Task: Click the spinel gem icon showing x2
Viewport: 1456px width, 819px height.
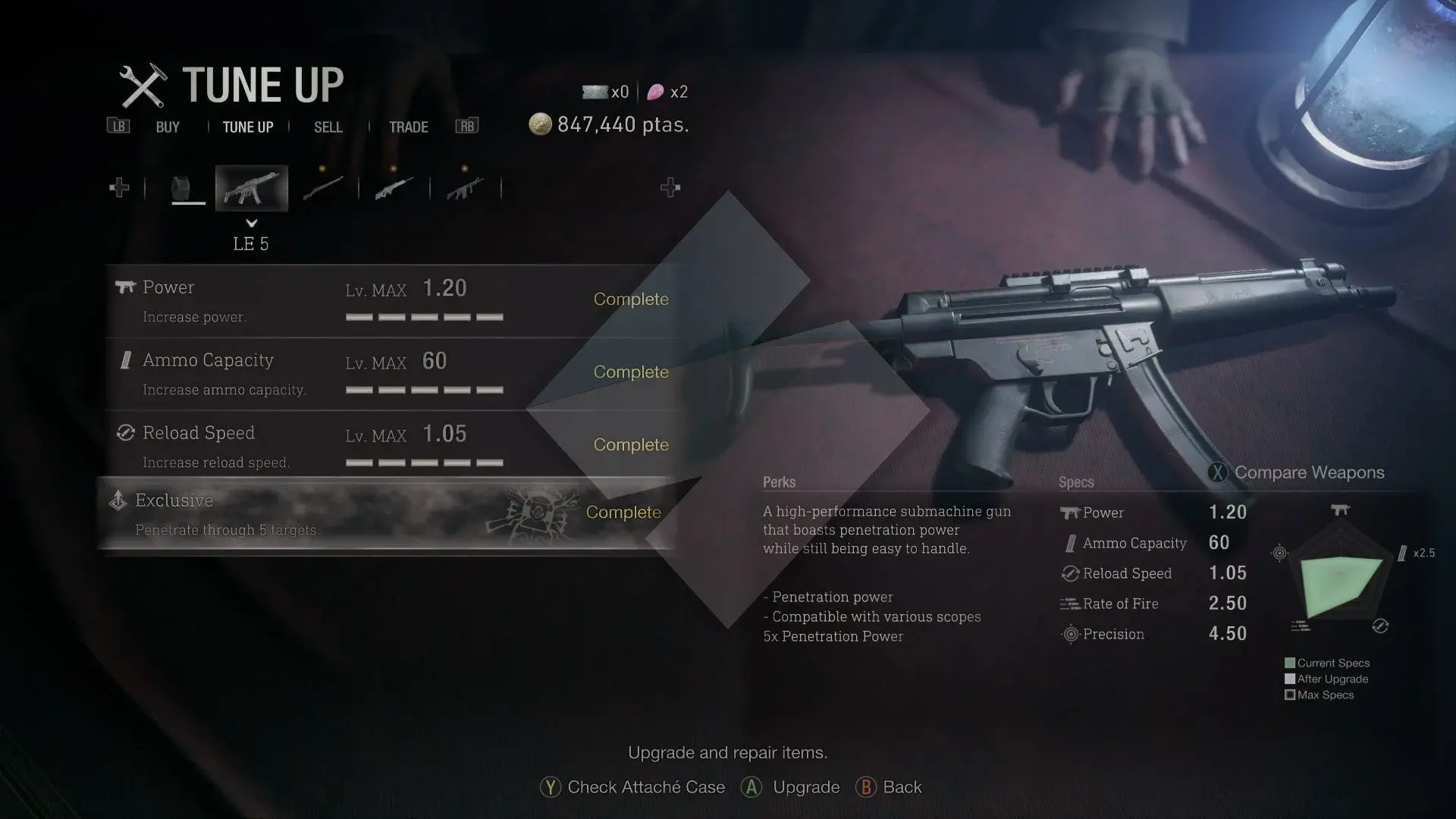Action: pyautogui.click(x=657, y=92)
